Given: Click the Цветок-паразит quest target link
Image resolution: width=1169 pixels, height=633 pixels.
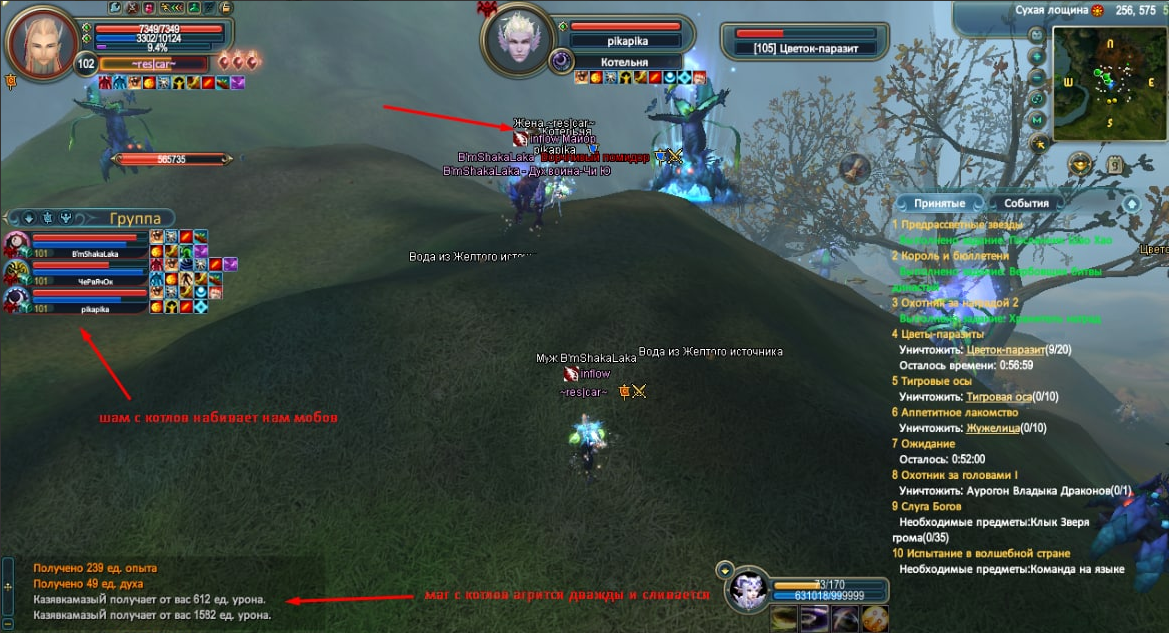Looking at the screenshot, I should pos(1005,350).
